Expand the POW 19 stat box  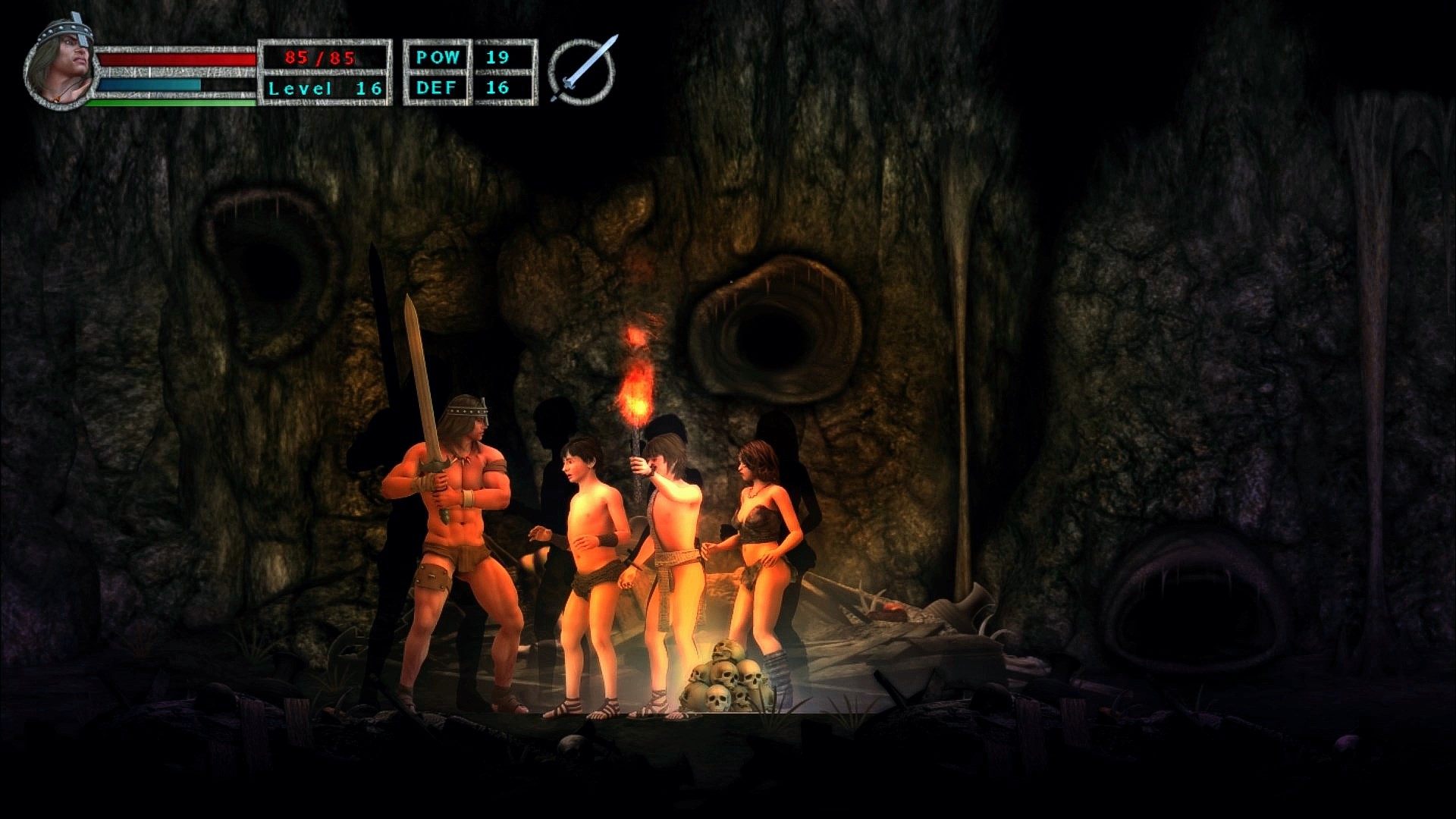(x=466, y=56)
